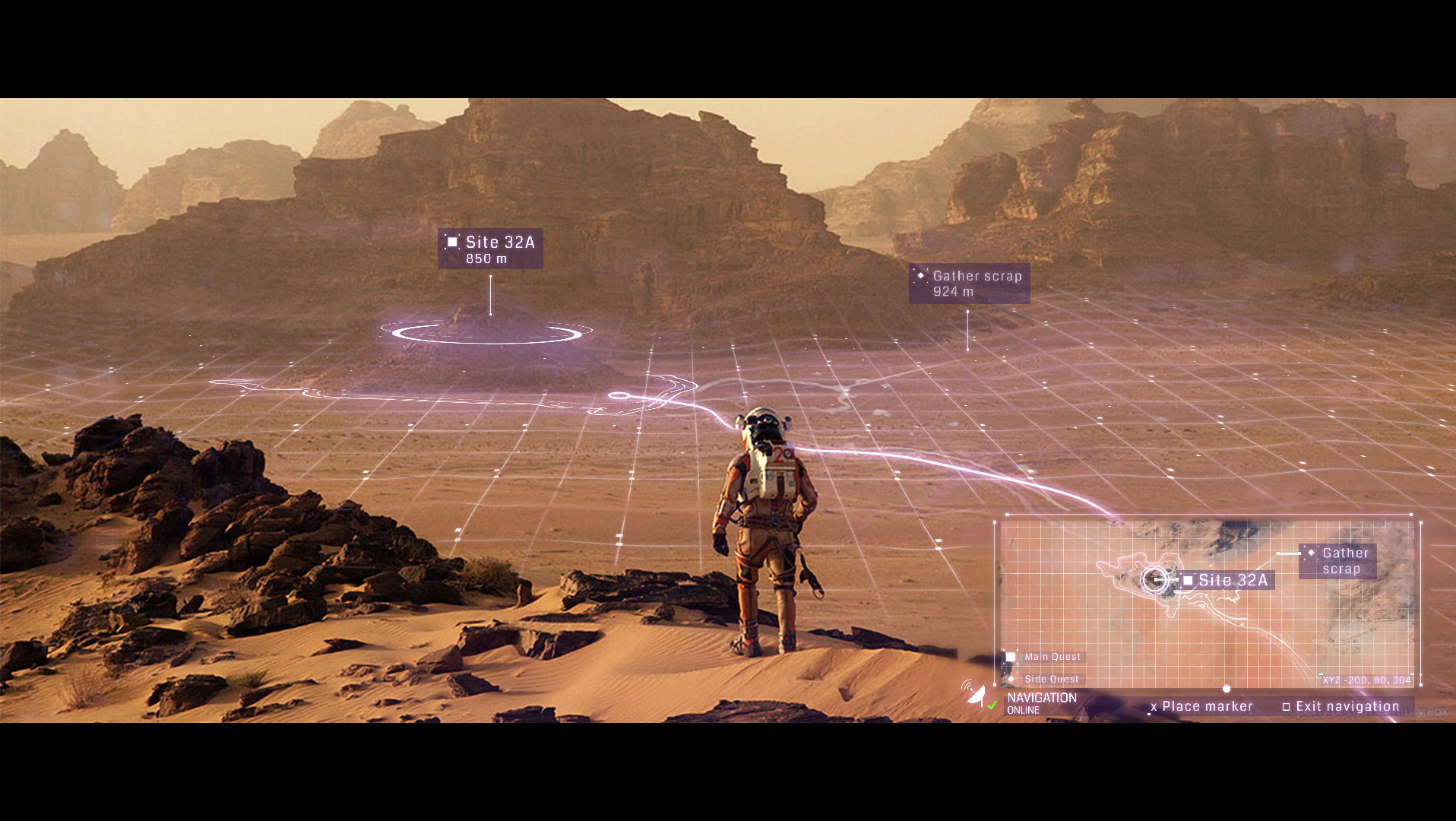Image resolution: width=1456 pixels, height=821 pixels.
Task: Click the navigation satellite dish icon
Action: tap(976, 695)
